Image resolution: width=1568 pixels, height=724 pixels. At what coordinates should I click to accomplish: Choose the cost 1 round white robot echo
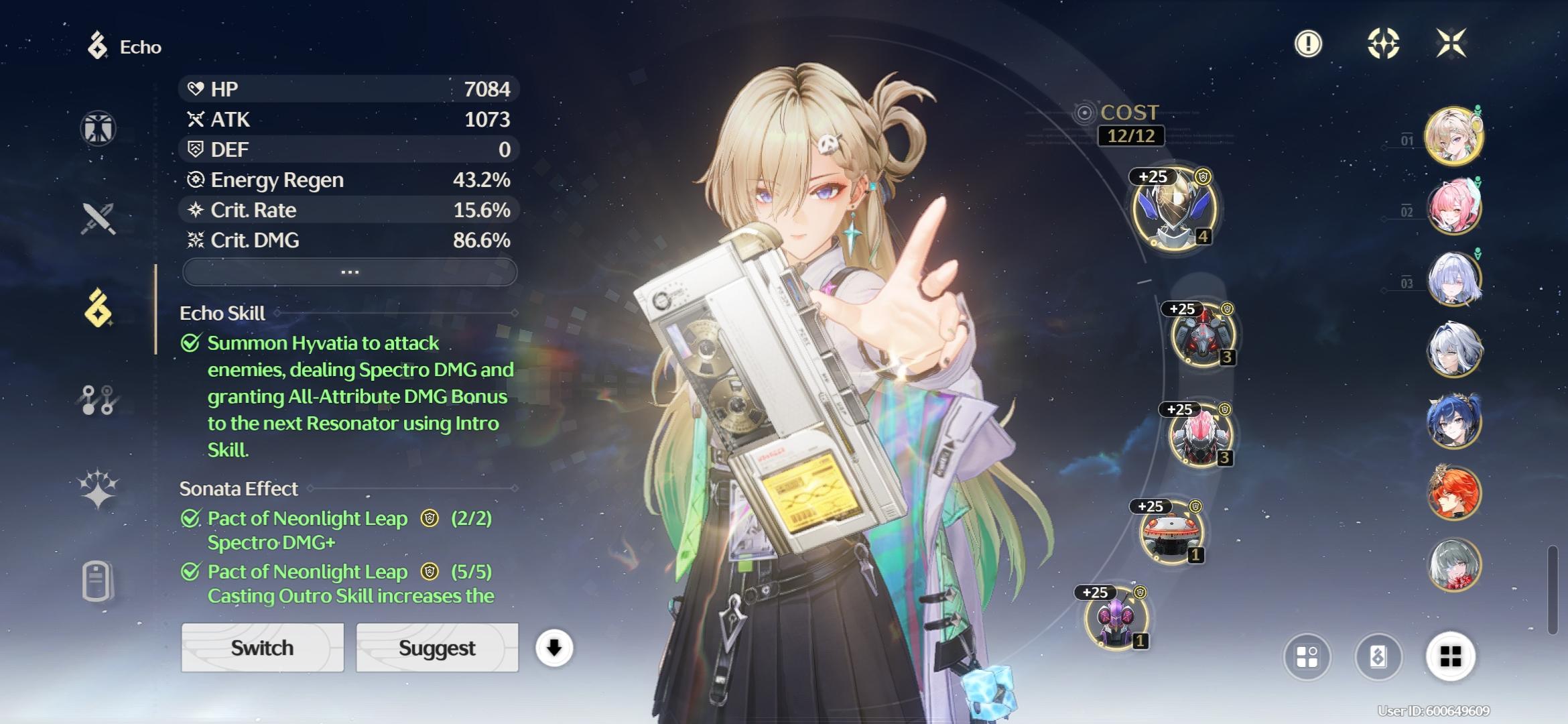(1171, 534)
